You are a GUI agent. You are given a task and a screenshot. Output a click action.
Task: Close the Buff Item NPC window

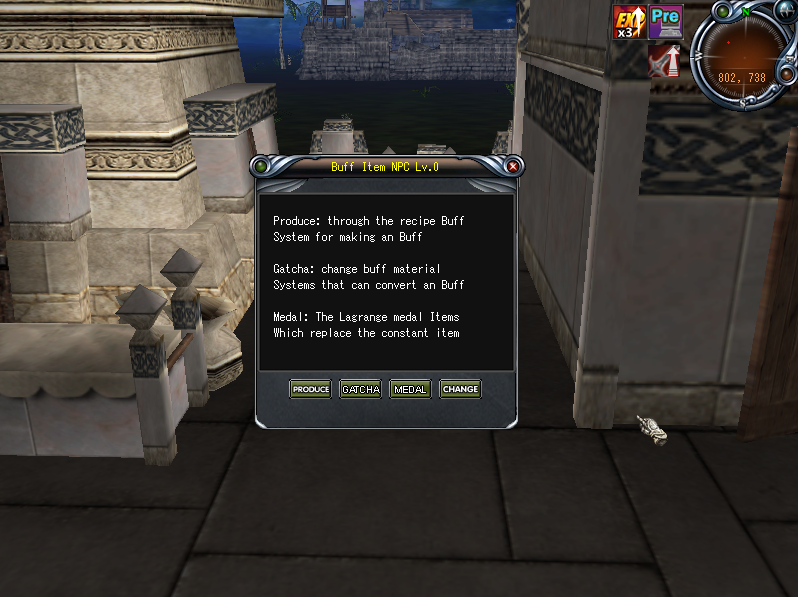click(513, 166)
